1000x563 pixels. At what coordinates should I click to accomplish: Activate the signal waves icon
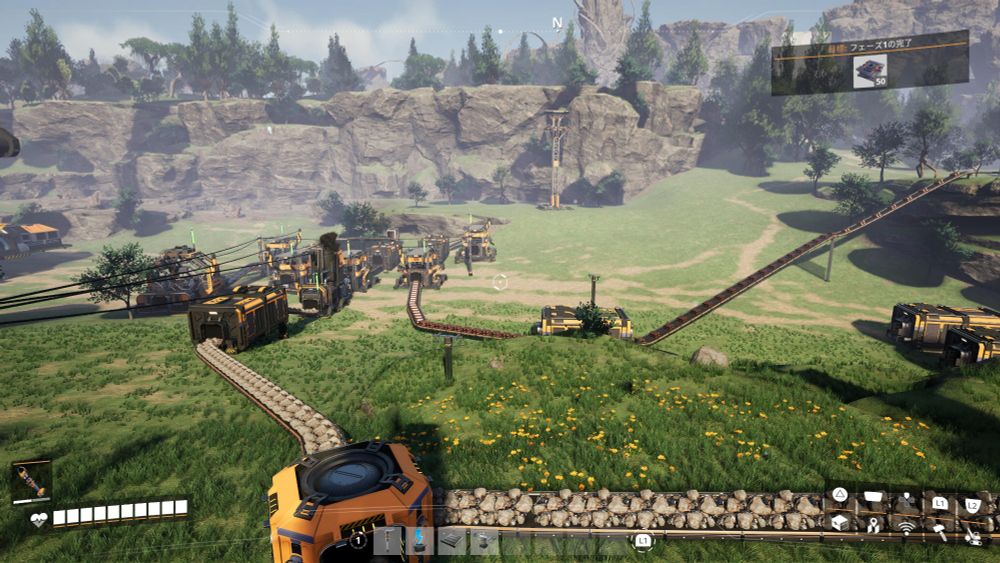906,526
